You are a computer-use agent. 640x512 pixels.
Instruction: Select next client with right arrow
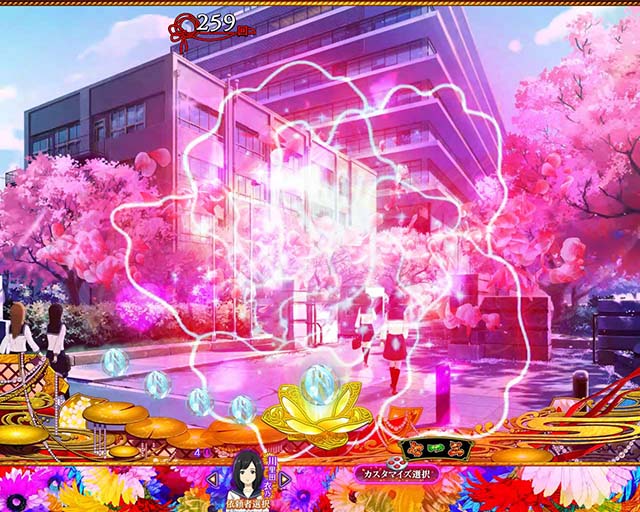tap(285, 480)
